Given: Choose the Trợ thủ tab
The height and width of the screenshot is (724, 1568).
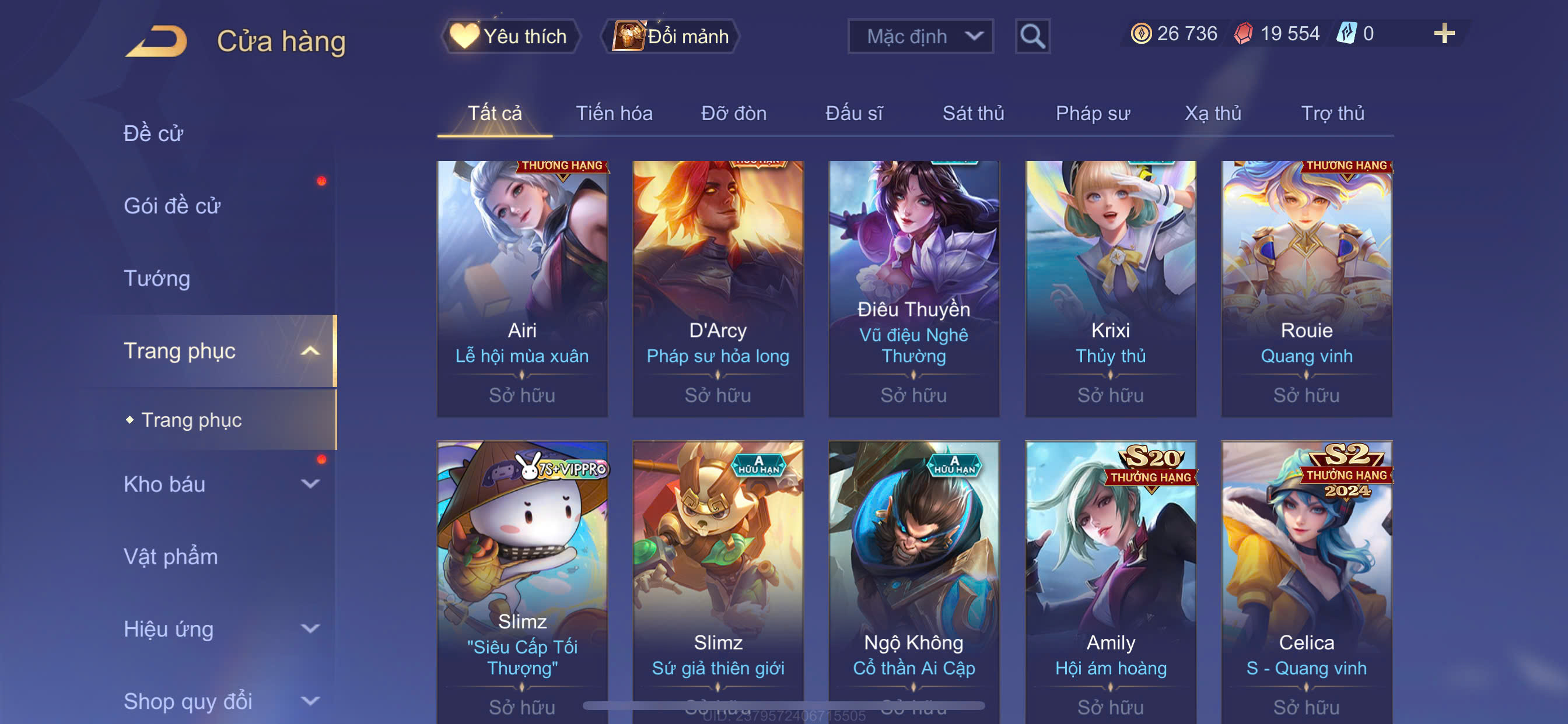Looking at the screenshot, I should (1332, 113).
